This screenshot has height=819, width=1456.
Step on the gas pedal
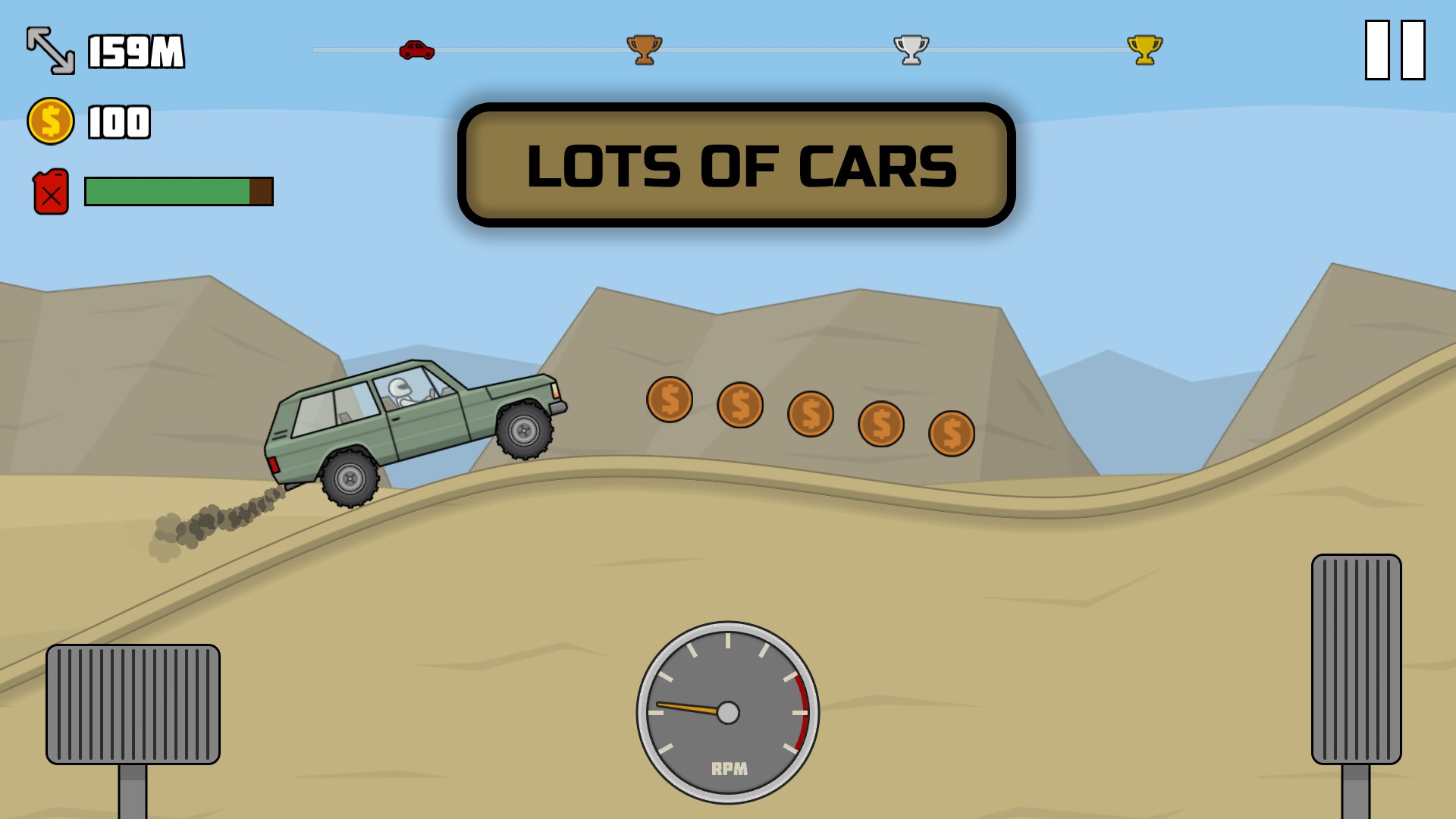(1356, 659)
